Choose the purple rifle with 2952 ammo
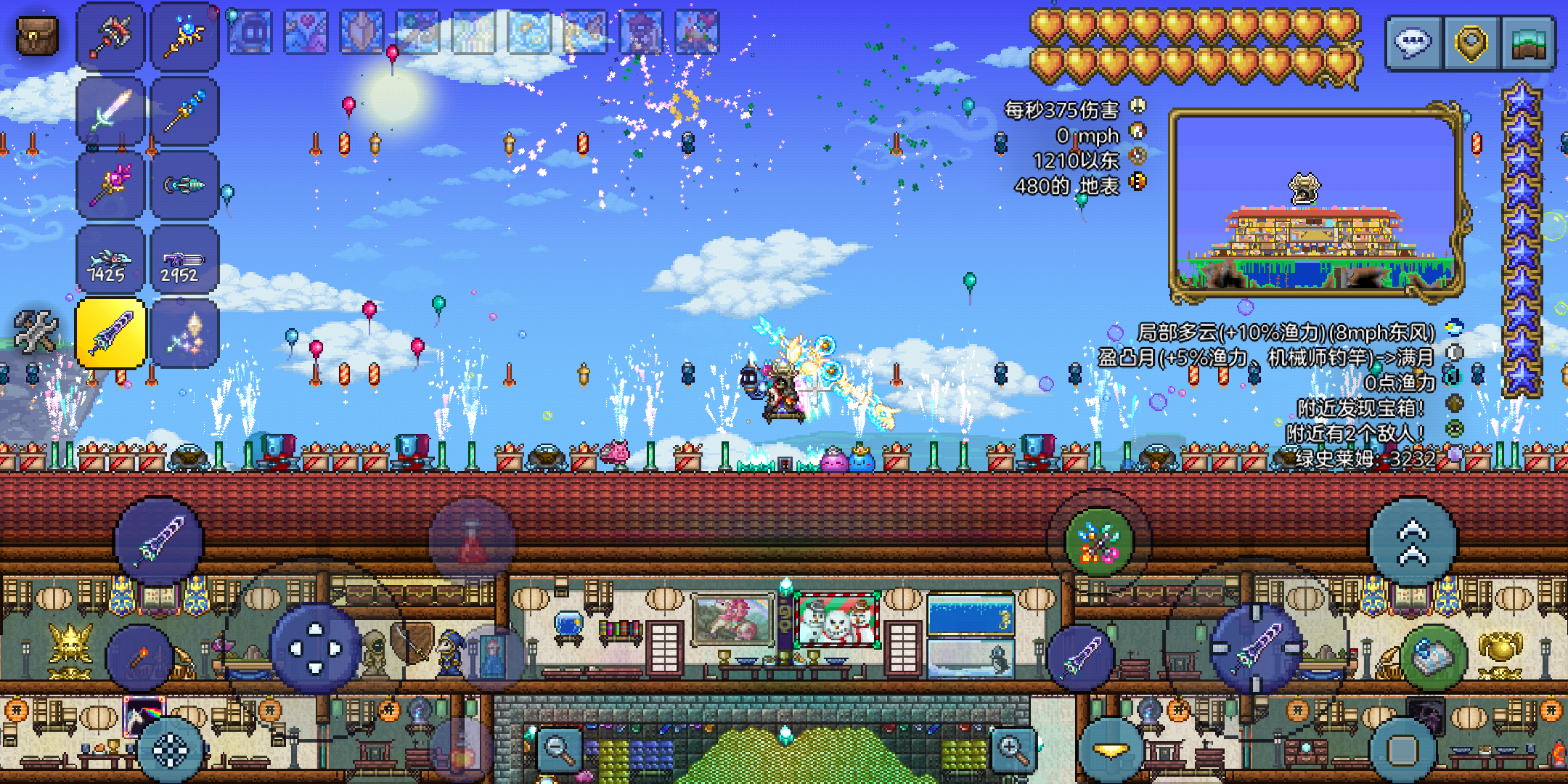 [x=184, y=260]
